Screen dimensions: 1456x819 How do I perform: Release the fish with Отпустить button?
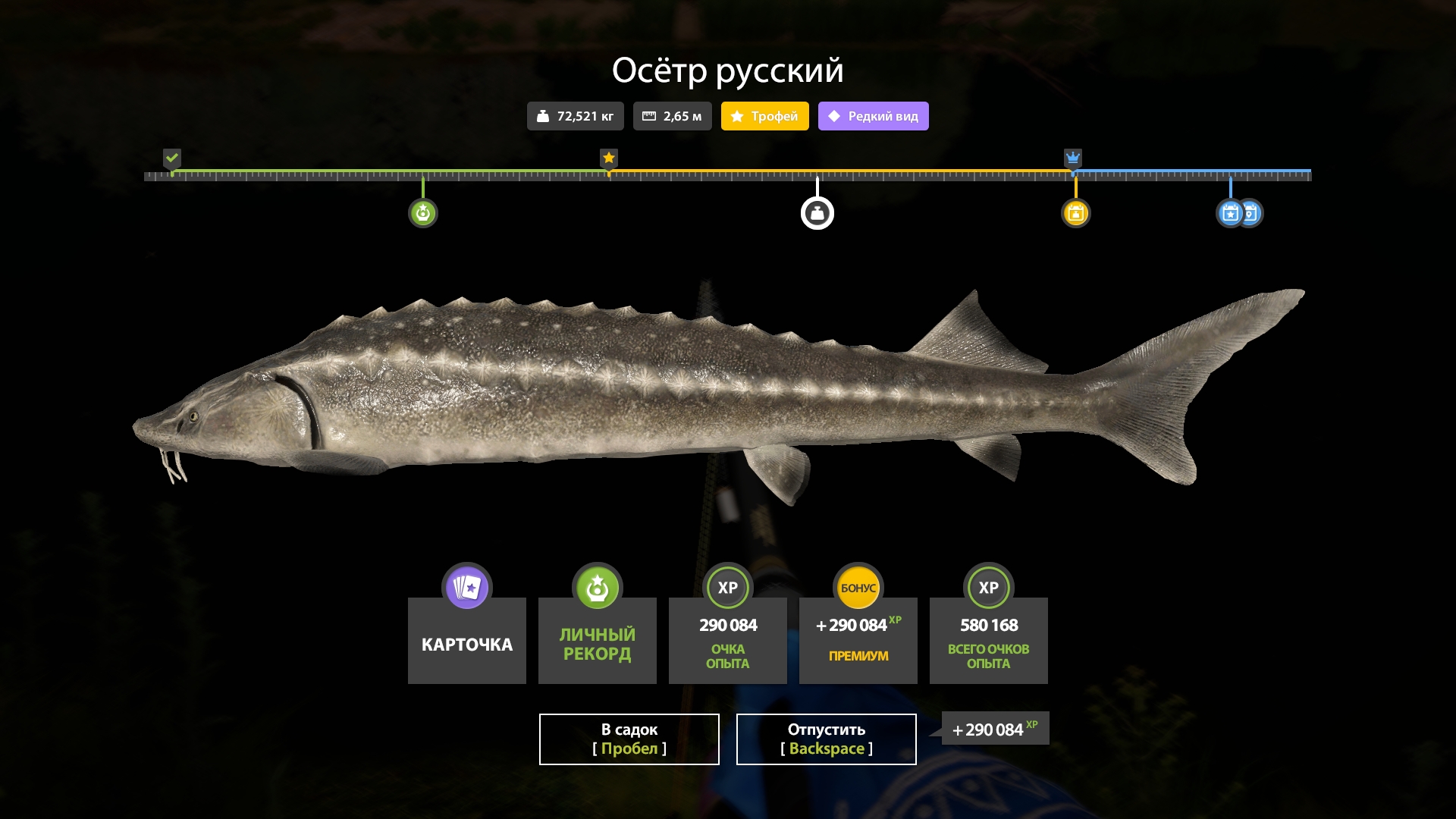(826, 739)
